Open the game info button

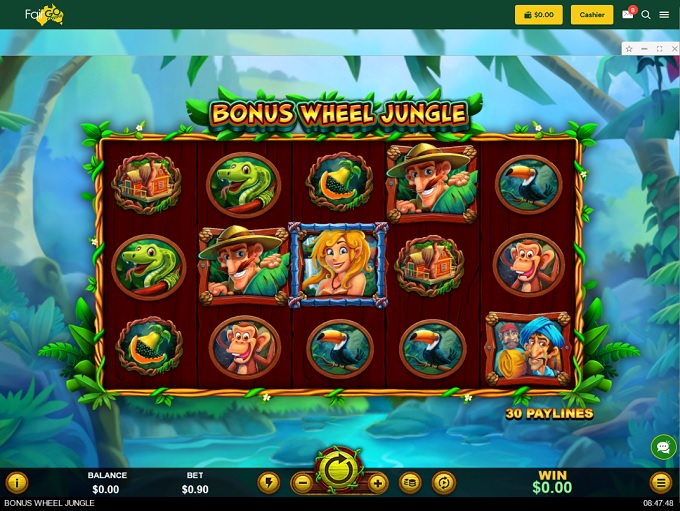click(x=17, y=483)
